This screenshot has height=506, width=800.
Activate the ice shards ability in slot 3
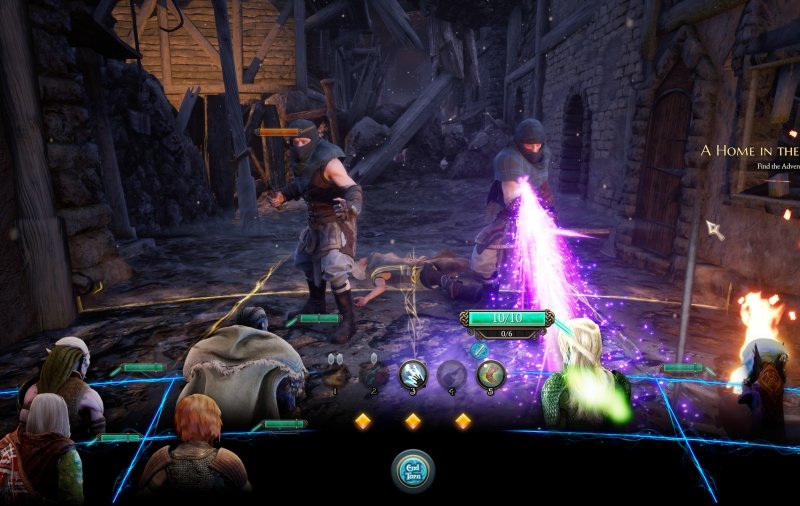coord(413,375)
